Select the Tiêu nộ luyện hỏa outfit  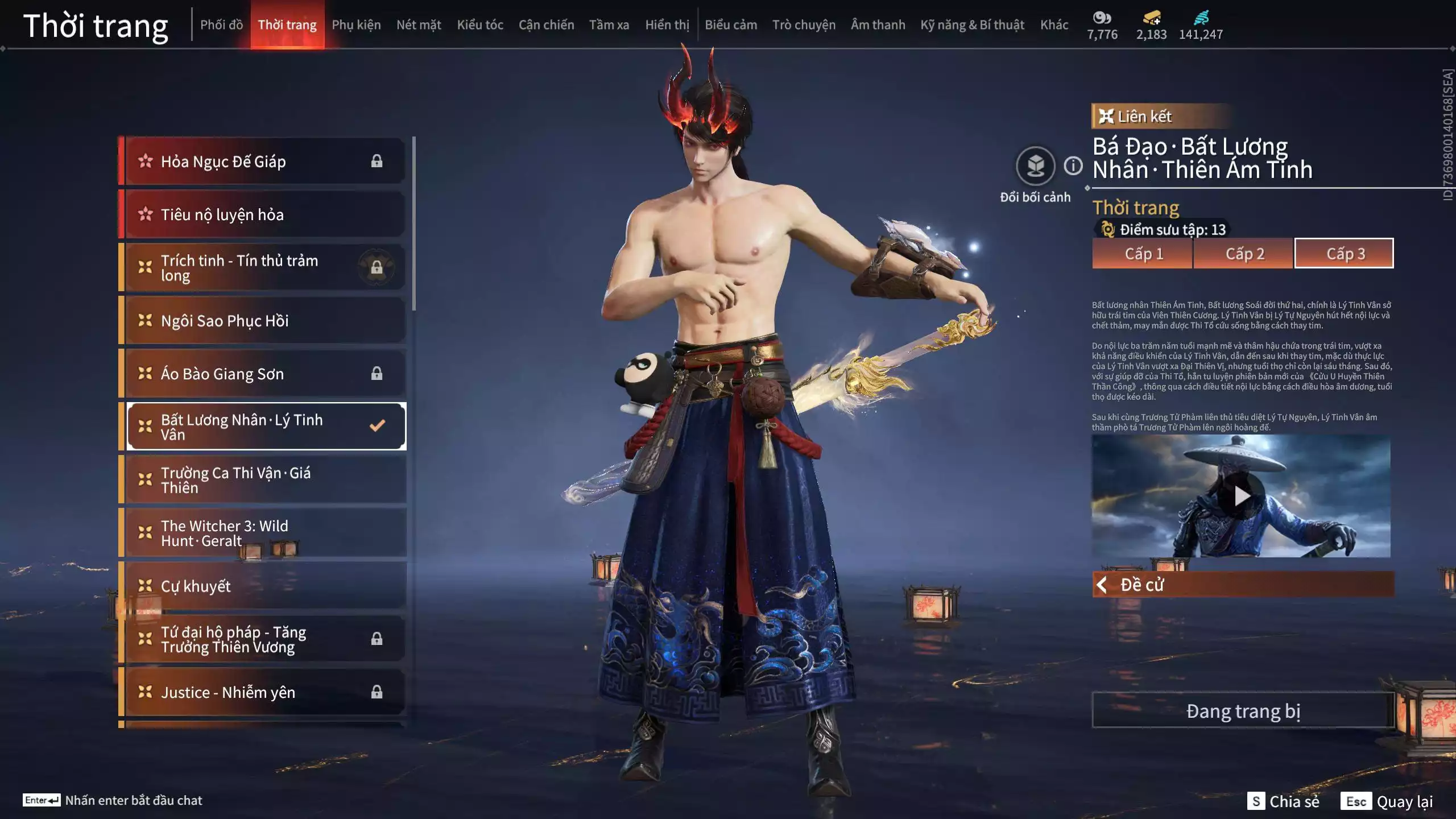pos(265,214)
